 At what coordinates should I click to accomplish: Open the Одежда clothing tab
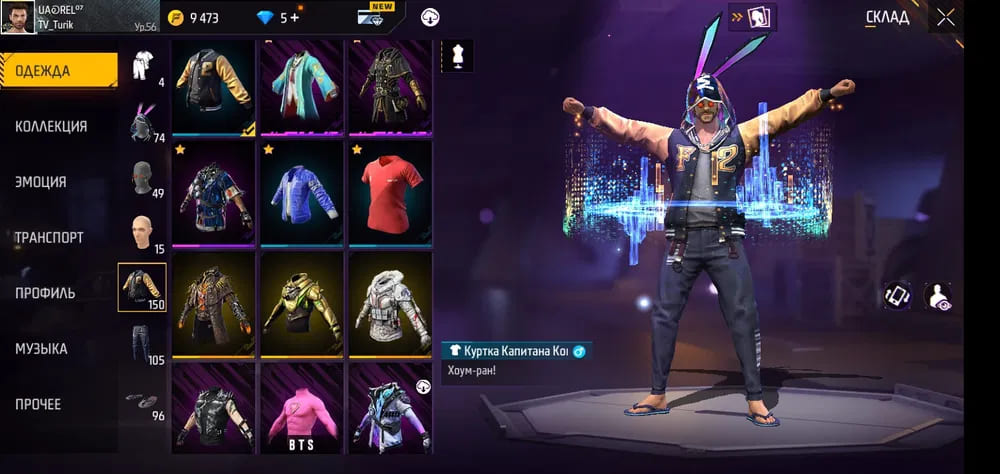pyautogui.click(x=58, y=70)
